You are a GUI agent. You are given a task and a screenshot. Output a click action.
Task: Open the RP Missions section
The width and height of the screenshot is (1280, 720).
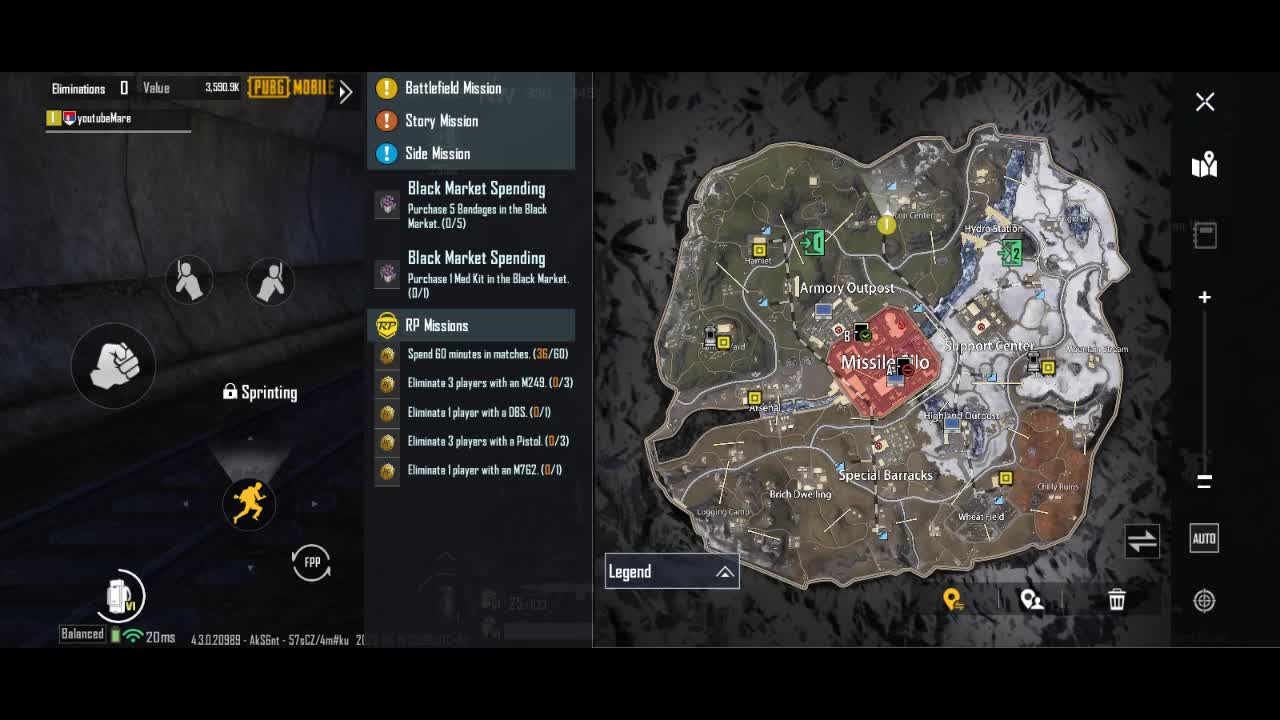tap(436, 326)
